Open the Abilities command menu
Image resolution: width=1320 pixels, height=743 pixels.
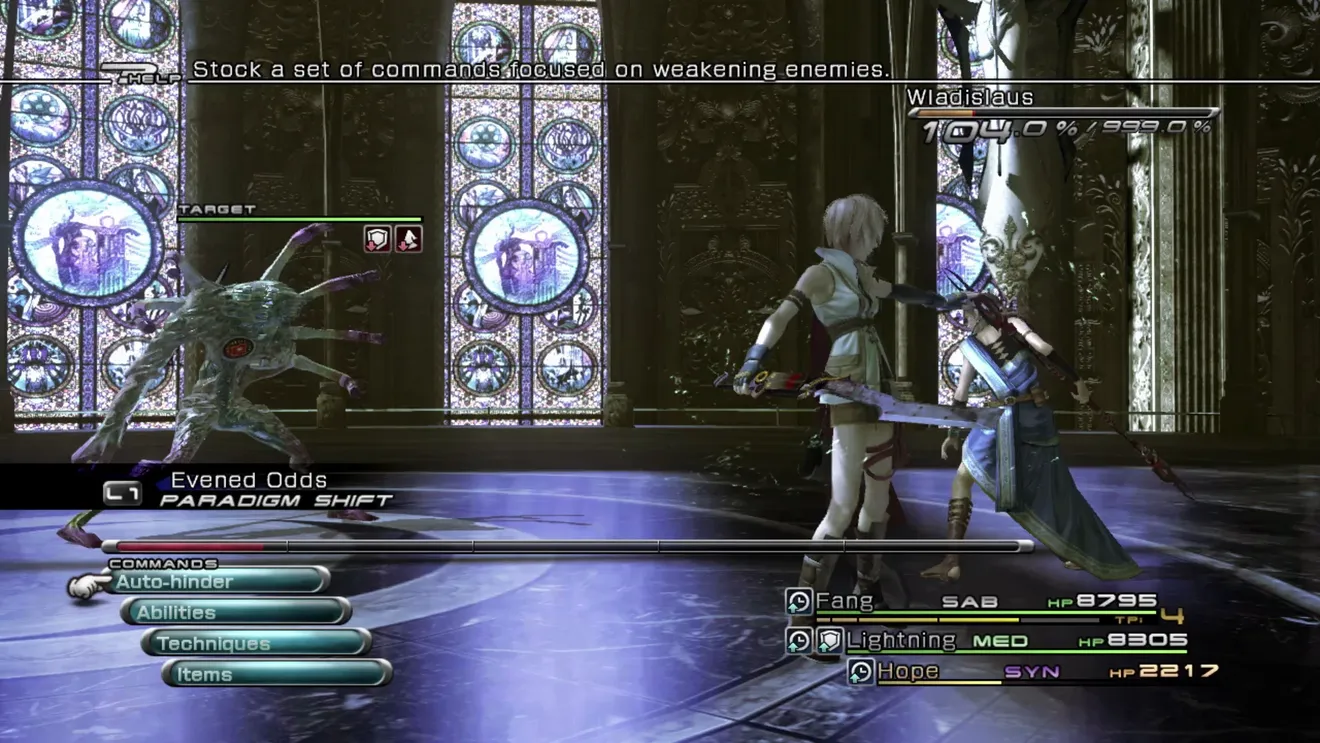pos(236,612)
